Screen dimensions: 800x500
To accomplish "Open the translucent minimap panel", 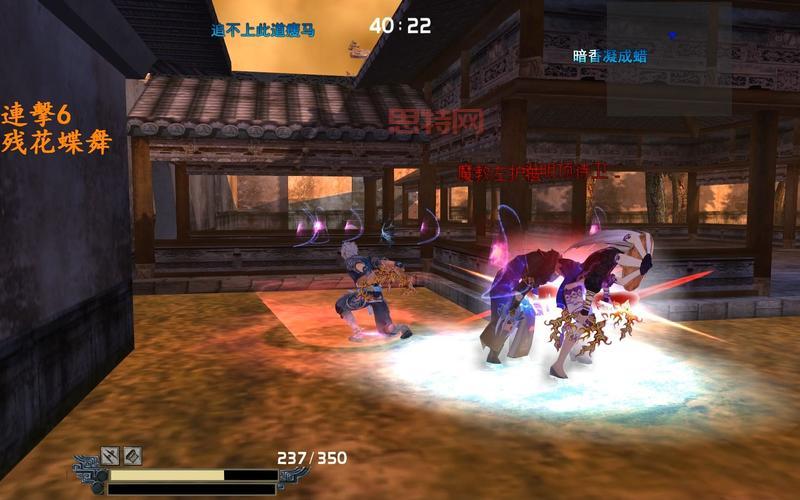I will coord(668,56).
